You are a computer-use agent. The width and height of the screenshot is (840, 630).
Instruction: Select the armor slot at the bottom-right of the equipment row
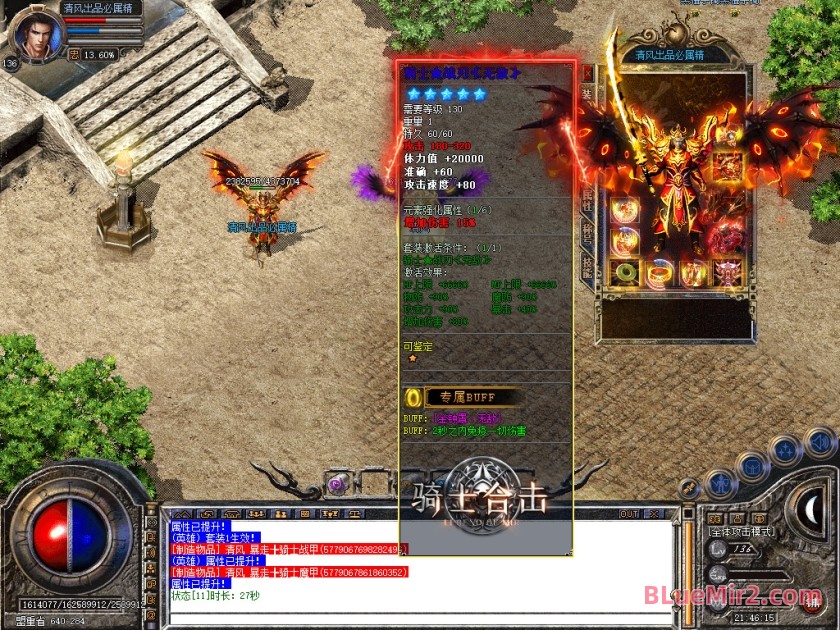click(x=727, y=272)
